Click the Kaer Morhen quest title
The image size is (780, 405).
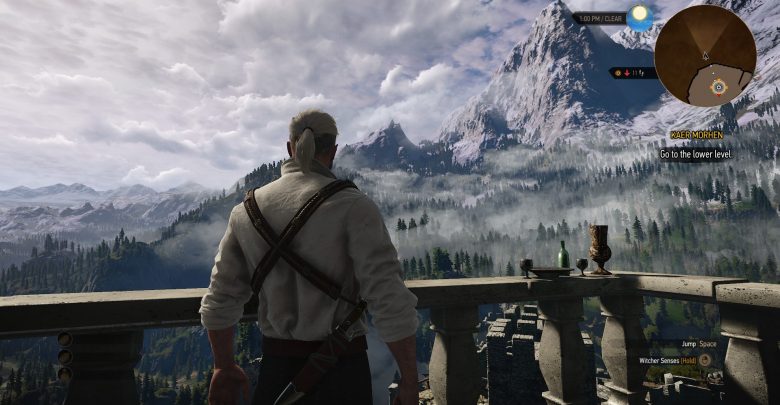(x=696, y=134)
